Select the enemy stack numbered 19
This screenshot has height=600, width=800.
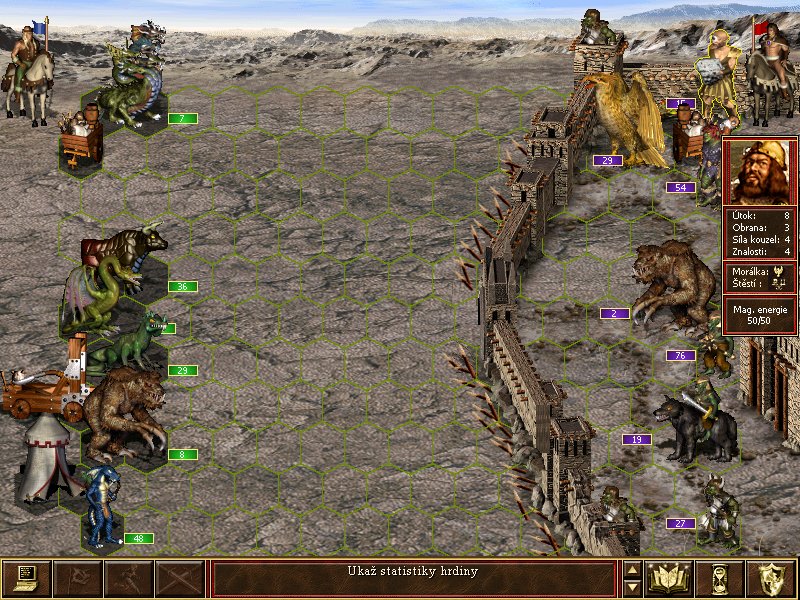point(697,425)
